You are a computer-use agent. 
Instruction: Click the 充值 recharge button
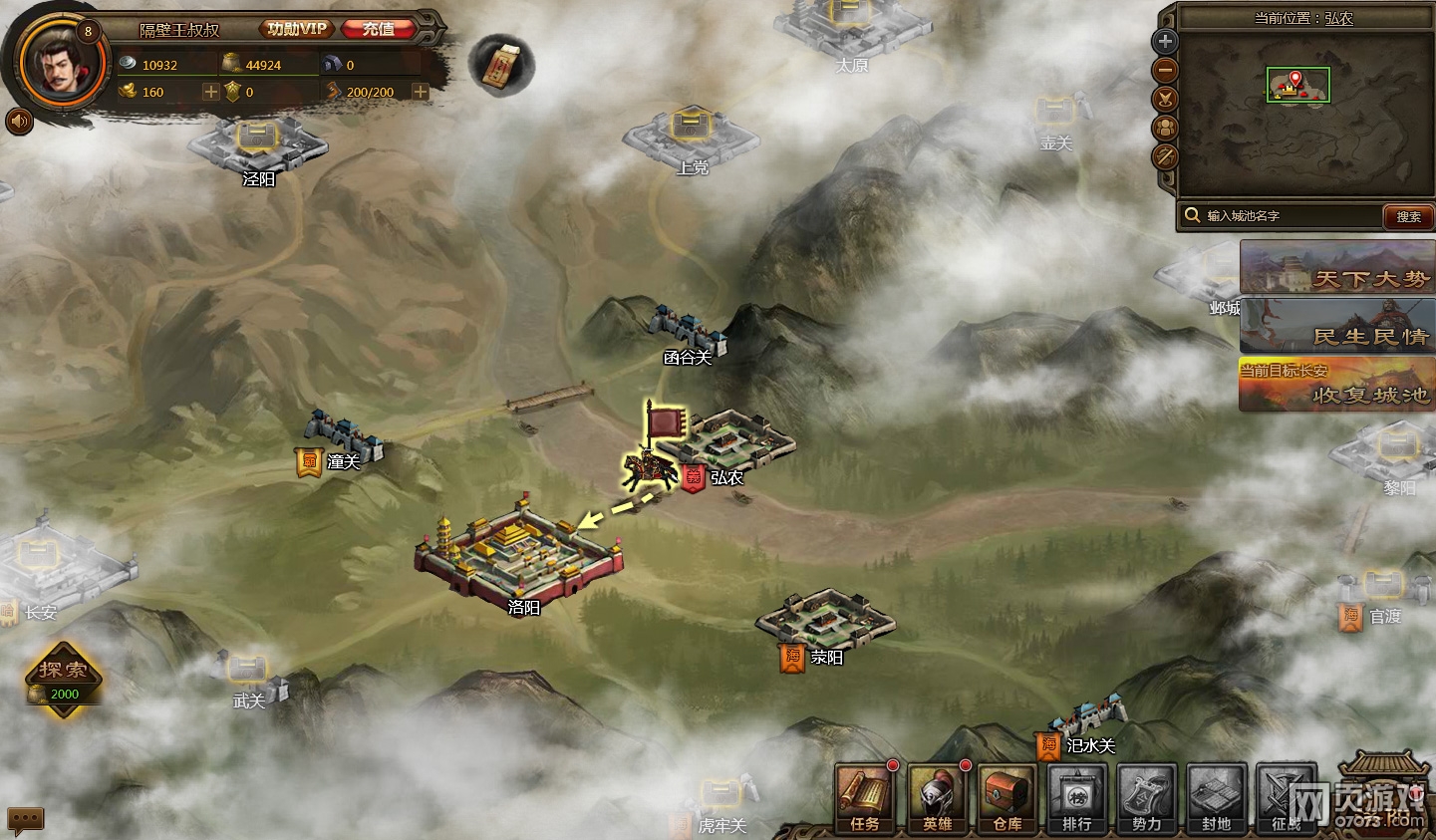pyautogui.click(x=378, y=29)
